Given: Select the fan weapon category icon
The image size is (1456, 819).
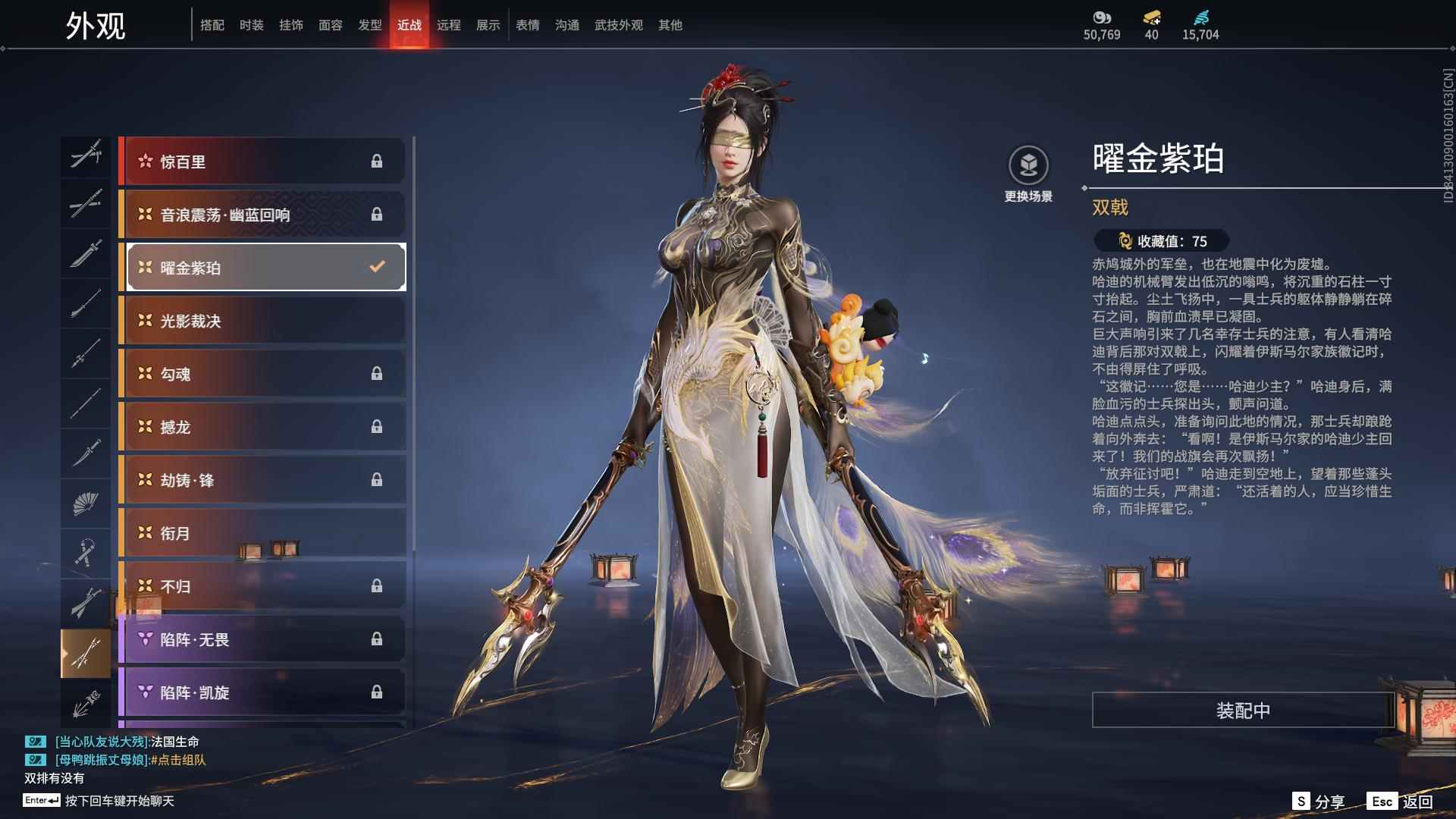Looking at the screenshot, I should pos(86,503).
